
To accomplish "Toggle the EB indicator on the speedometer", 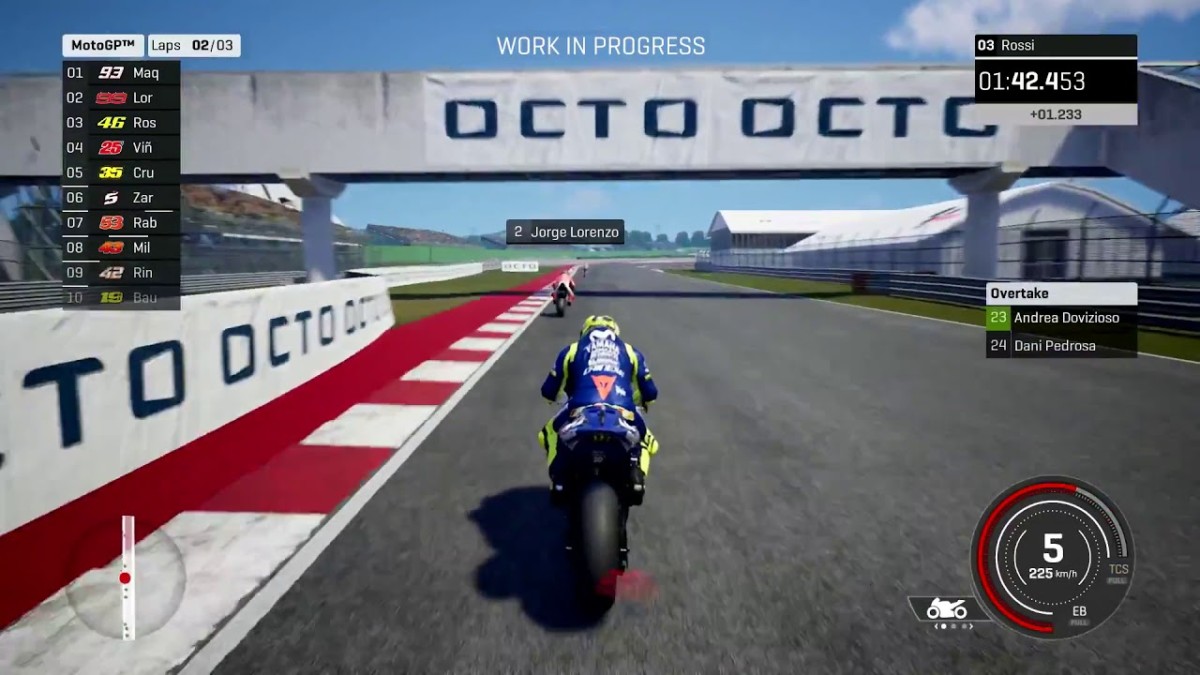I will (1079, 614).
